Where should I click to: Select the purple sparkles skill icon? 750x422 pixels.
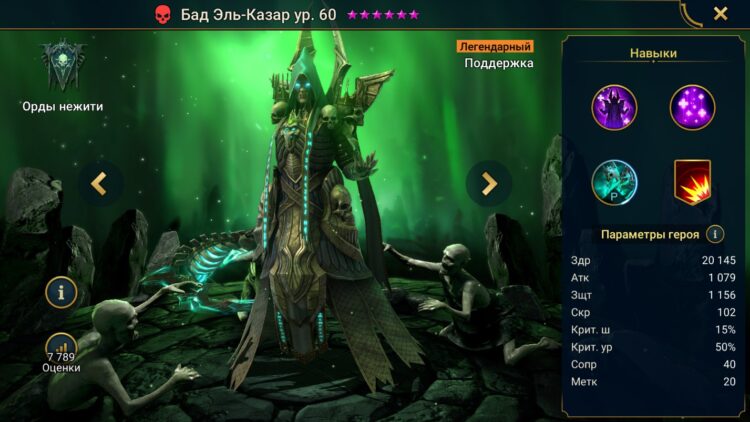pos(692,107)
